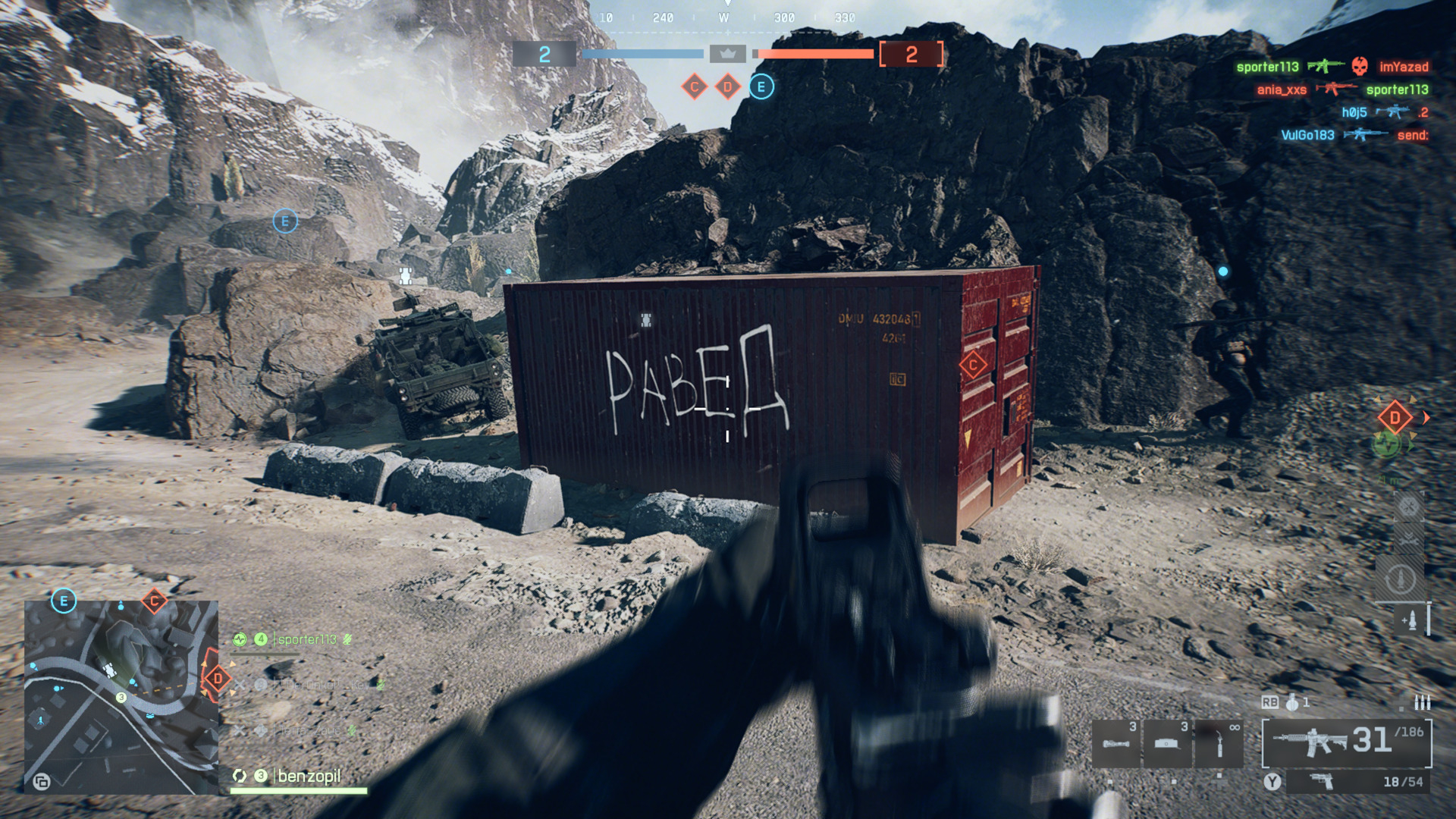Select squadmate sporter113 in the squad list

(x=306, y=639)
